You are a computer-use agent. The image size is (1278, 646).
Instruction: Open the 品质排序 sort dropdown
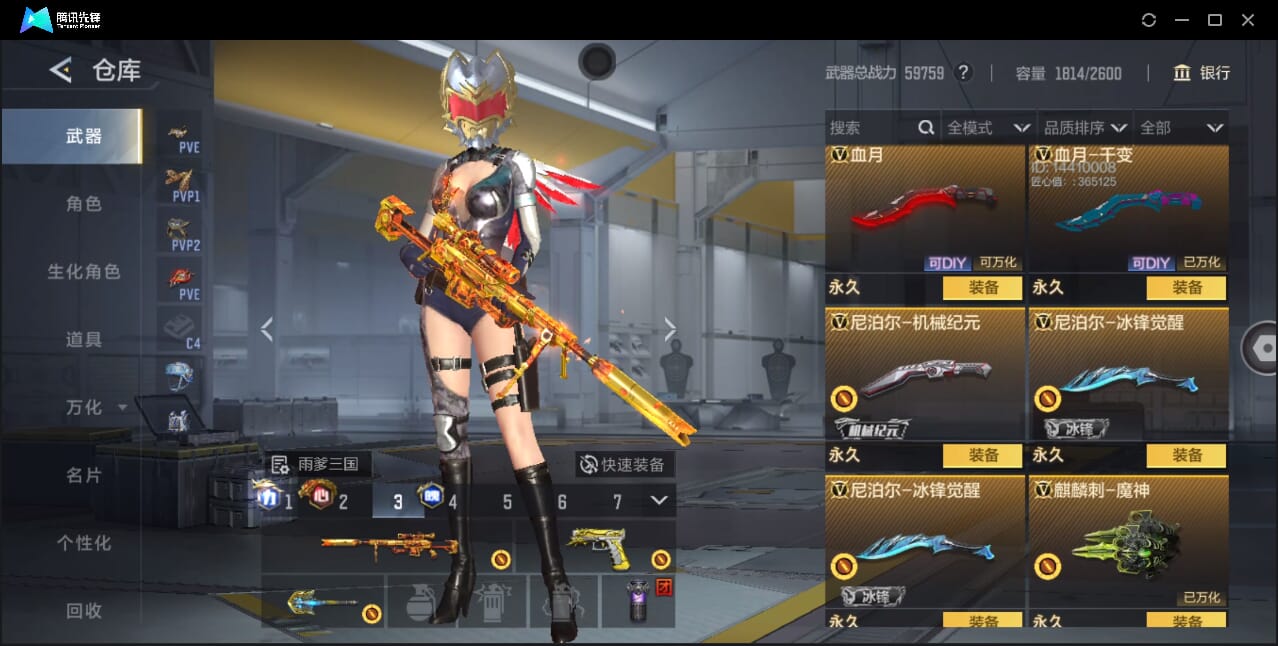[1085, 128]
